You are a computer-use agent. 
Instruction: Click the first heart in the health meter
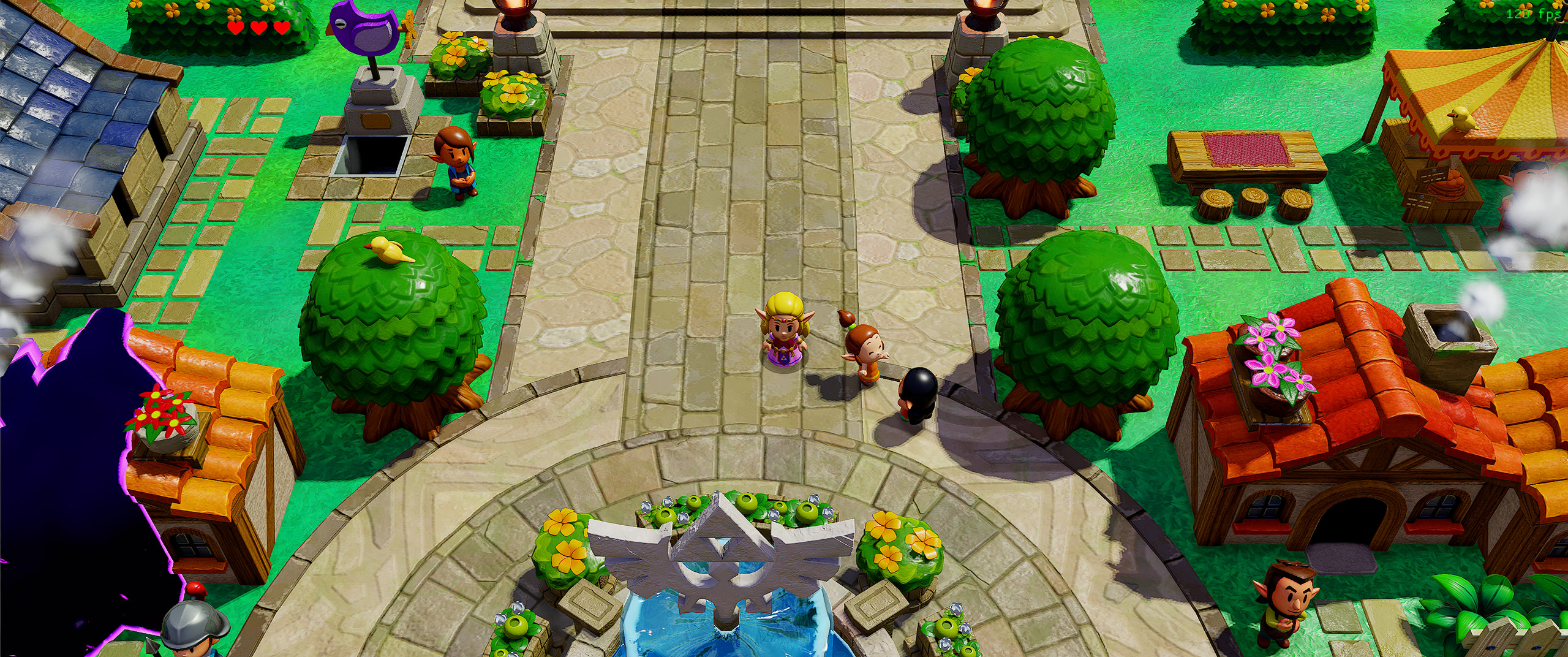tap(236, 27)
